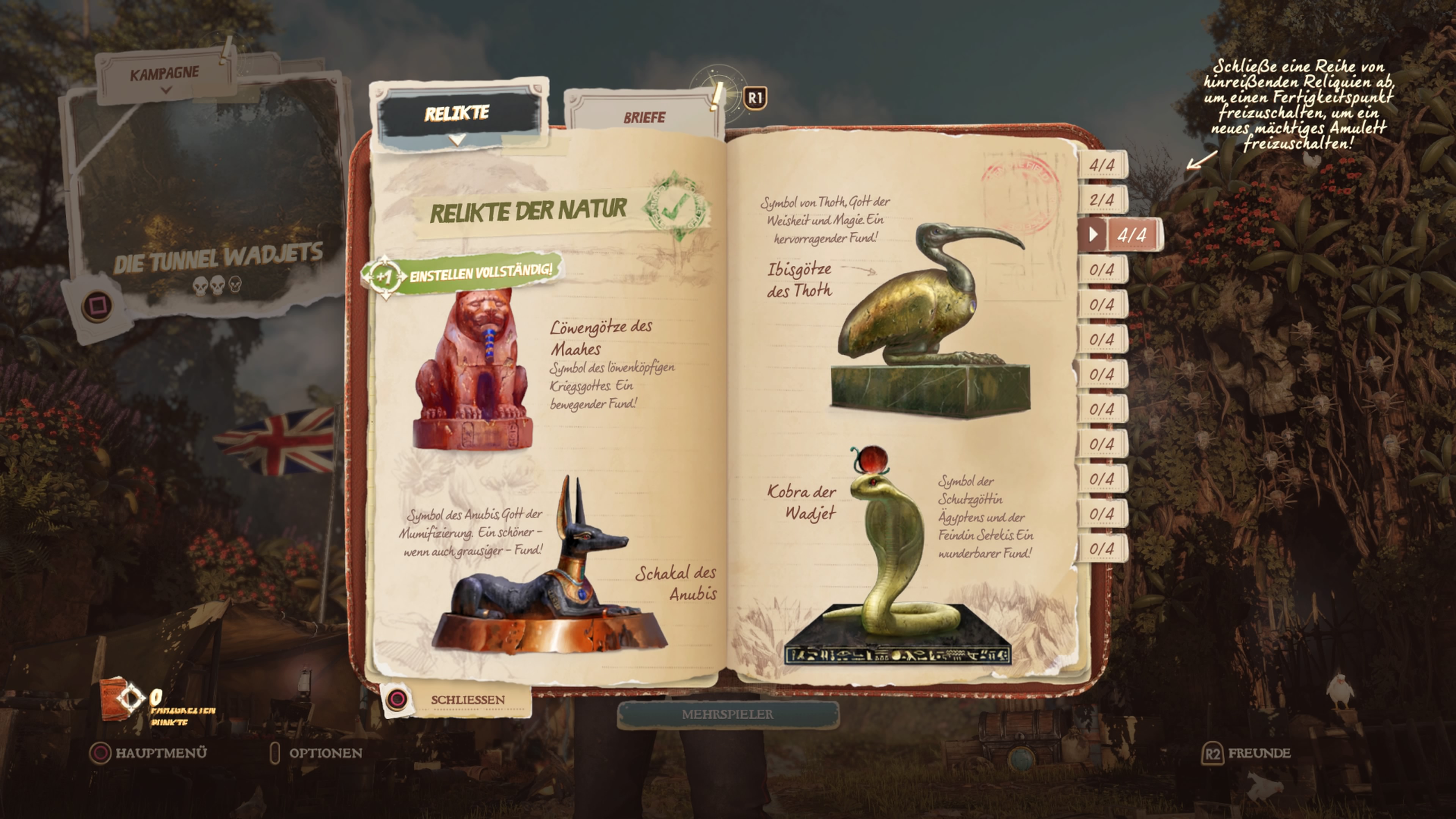This screenshot has height=819, width=1456.
Task: Choose the Mehrspieler button
Action: pyautogui.click(x=728, y=714)
